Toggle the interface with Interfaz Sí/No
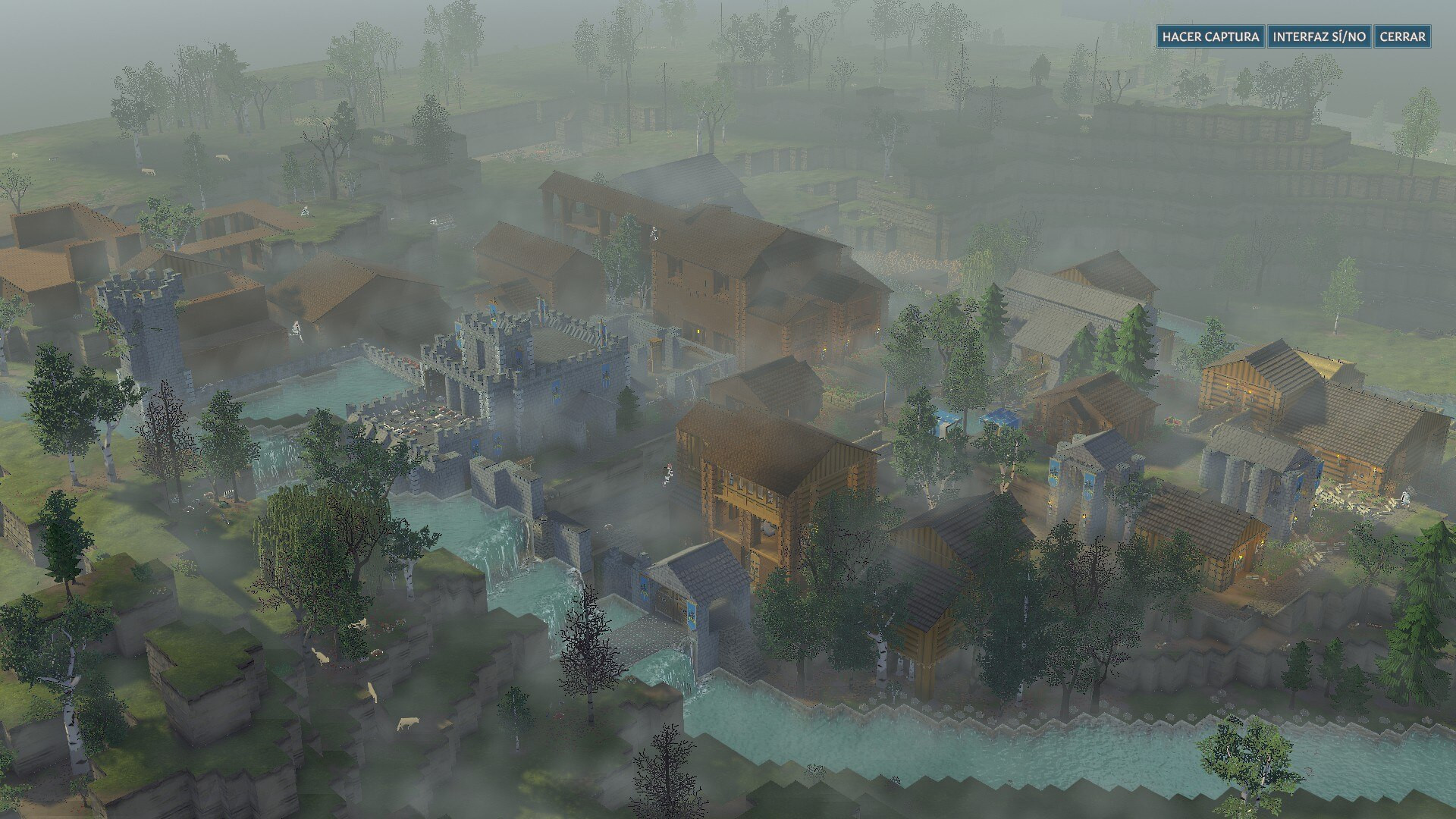 pos(1319,36)
